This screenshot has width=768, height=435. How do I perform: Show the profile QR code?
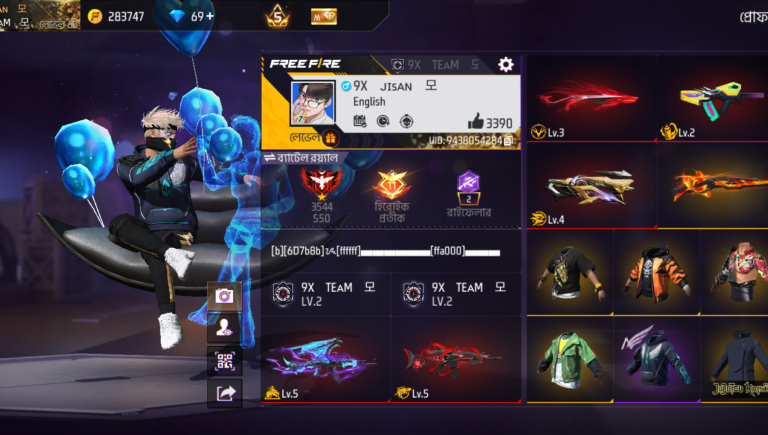224,361
